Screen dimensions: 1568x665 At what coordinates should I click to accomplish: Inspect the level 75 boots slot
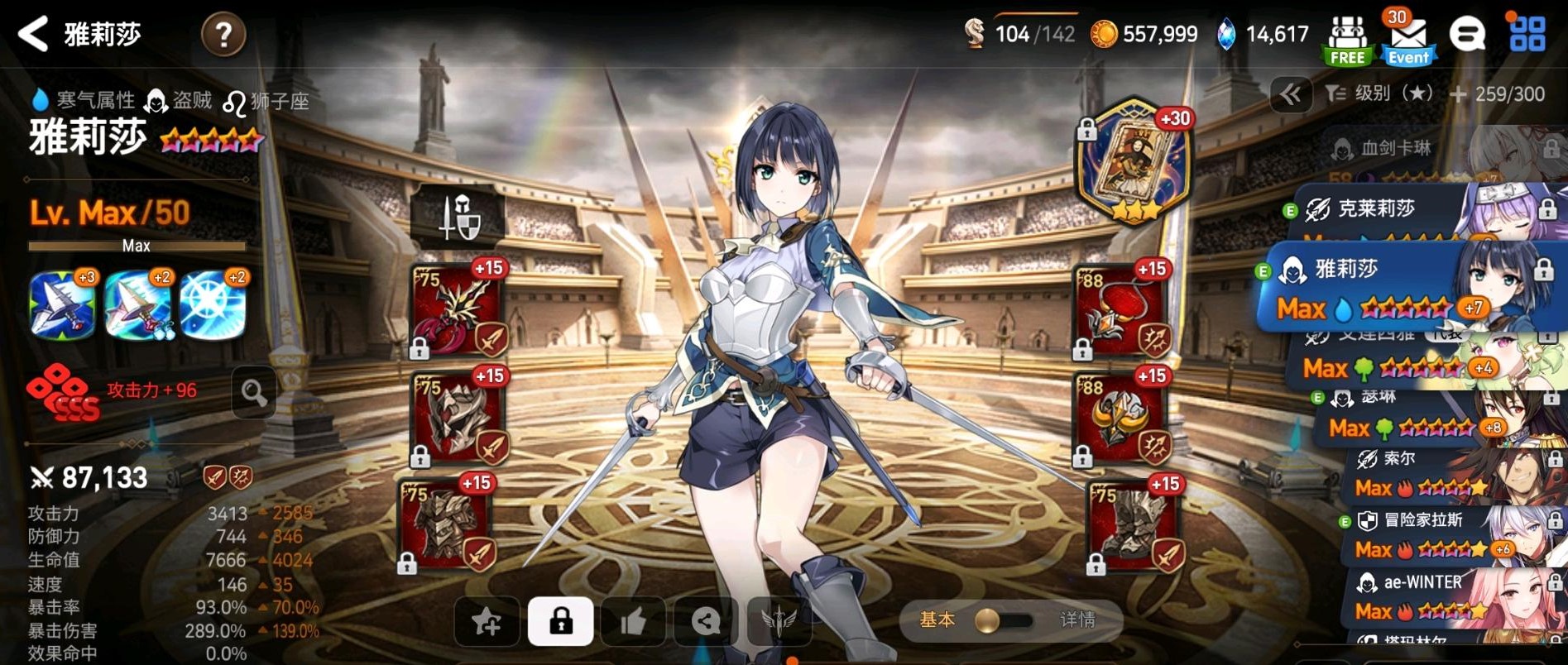click(1134, 527)
